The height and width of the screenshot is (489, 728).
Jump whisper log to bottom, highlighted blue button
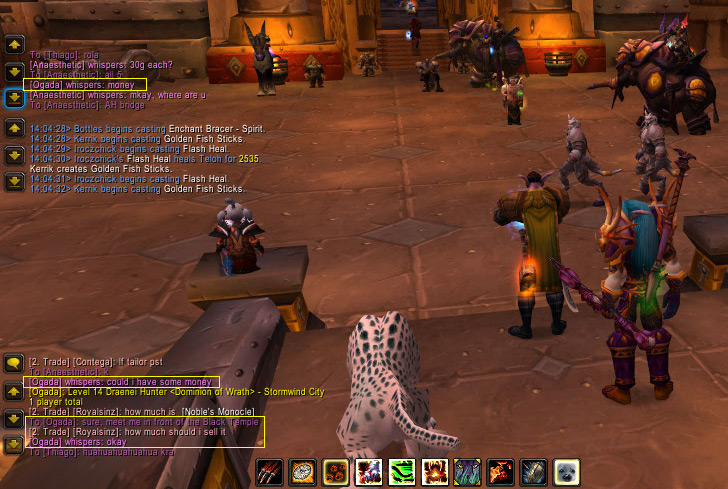14,98
